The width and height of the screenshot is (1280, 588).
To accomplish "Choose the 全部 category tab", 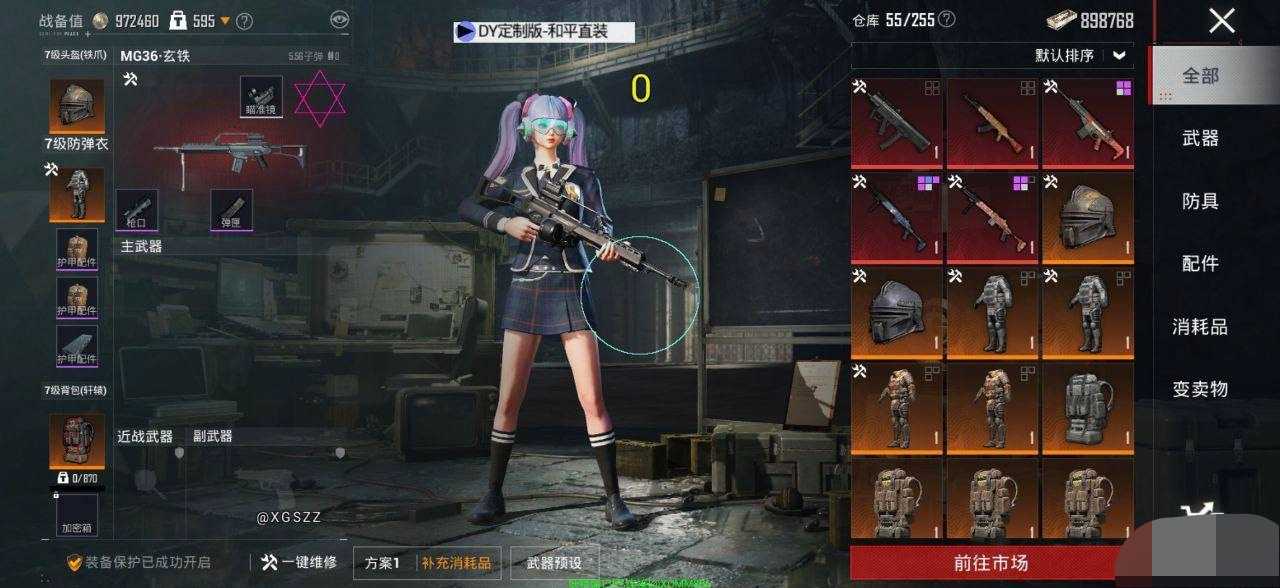I will (1200, 76).
